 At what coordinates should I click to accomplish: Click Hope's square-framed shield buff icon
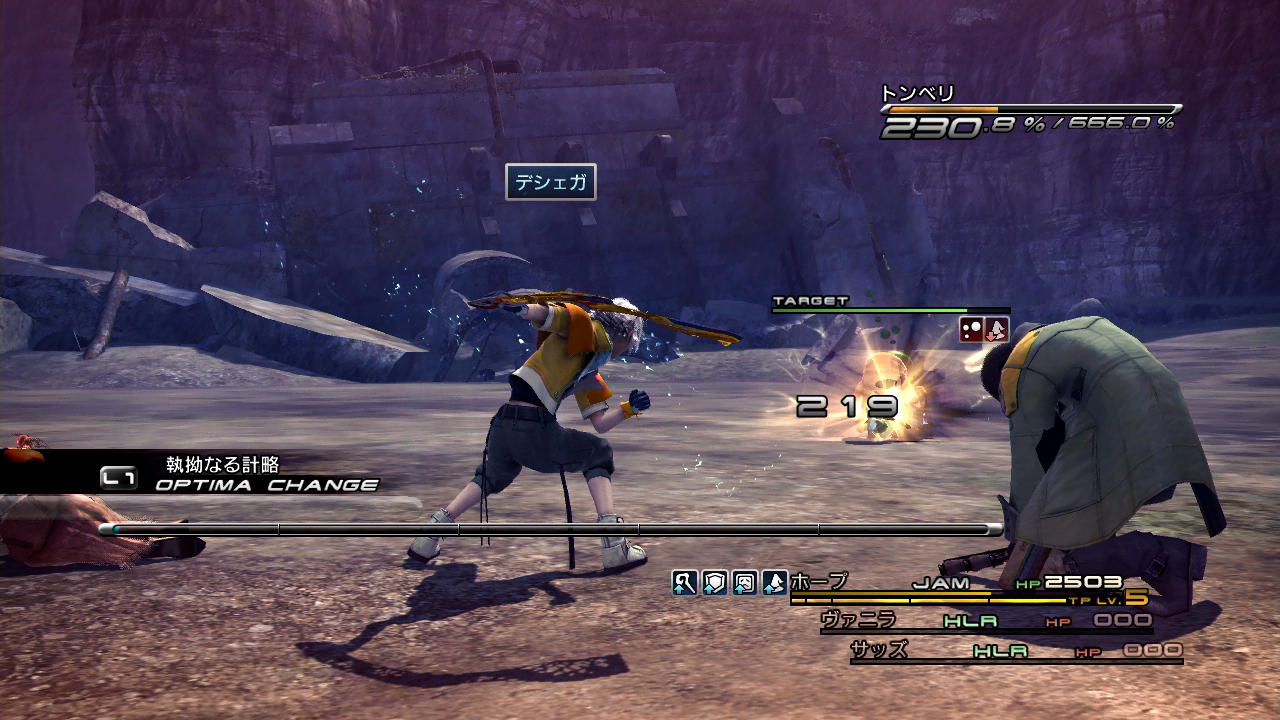coord(744,582)
